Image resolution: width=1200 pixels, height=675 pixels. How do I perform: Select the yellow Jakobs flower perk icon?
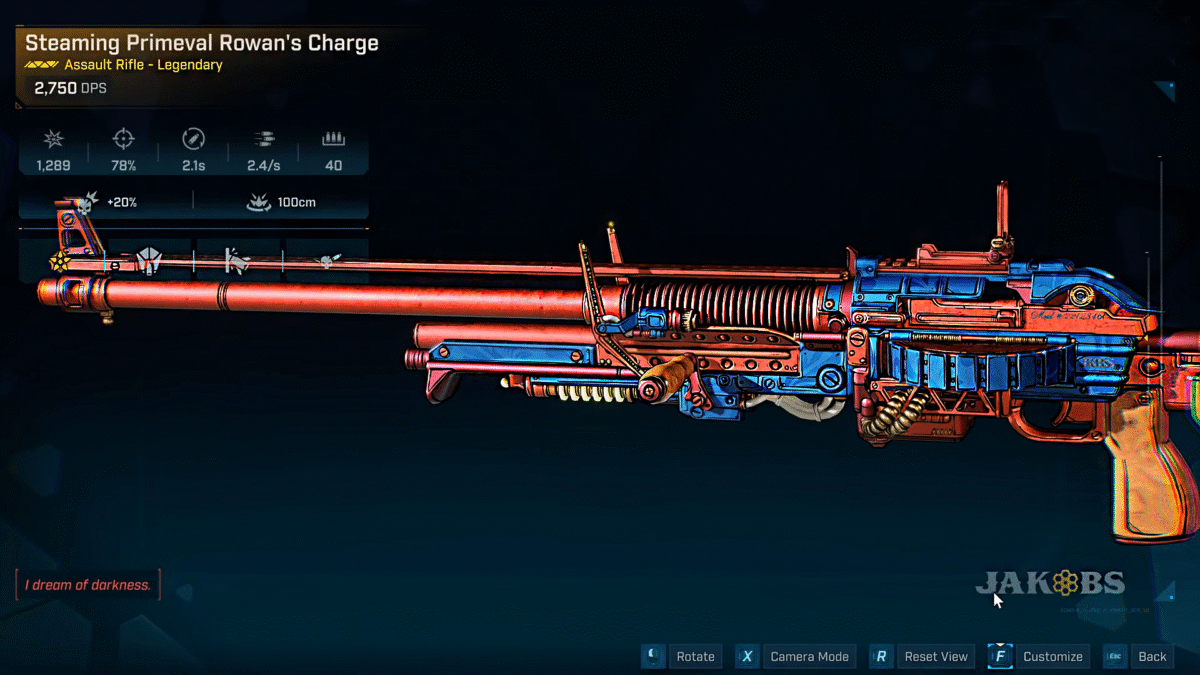pos(59,262)
